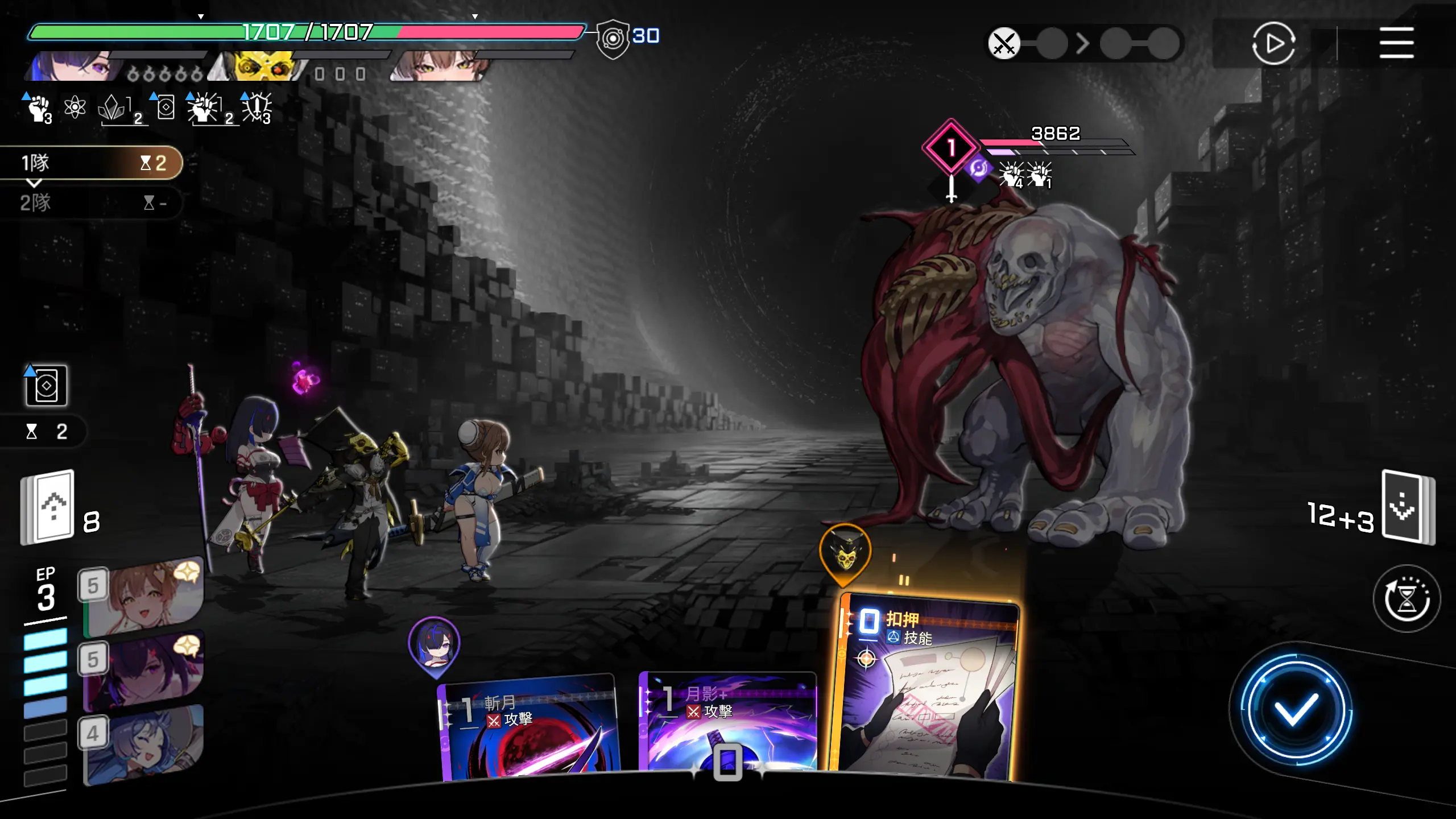The width and height of the screenshot is (1456, 819).
Task: View the discard pile showing 12+3
Action: coord(1408,507)
